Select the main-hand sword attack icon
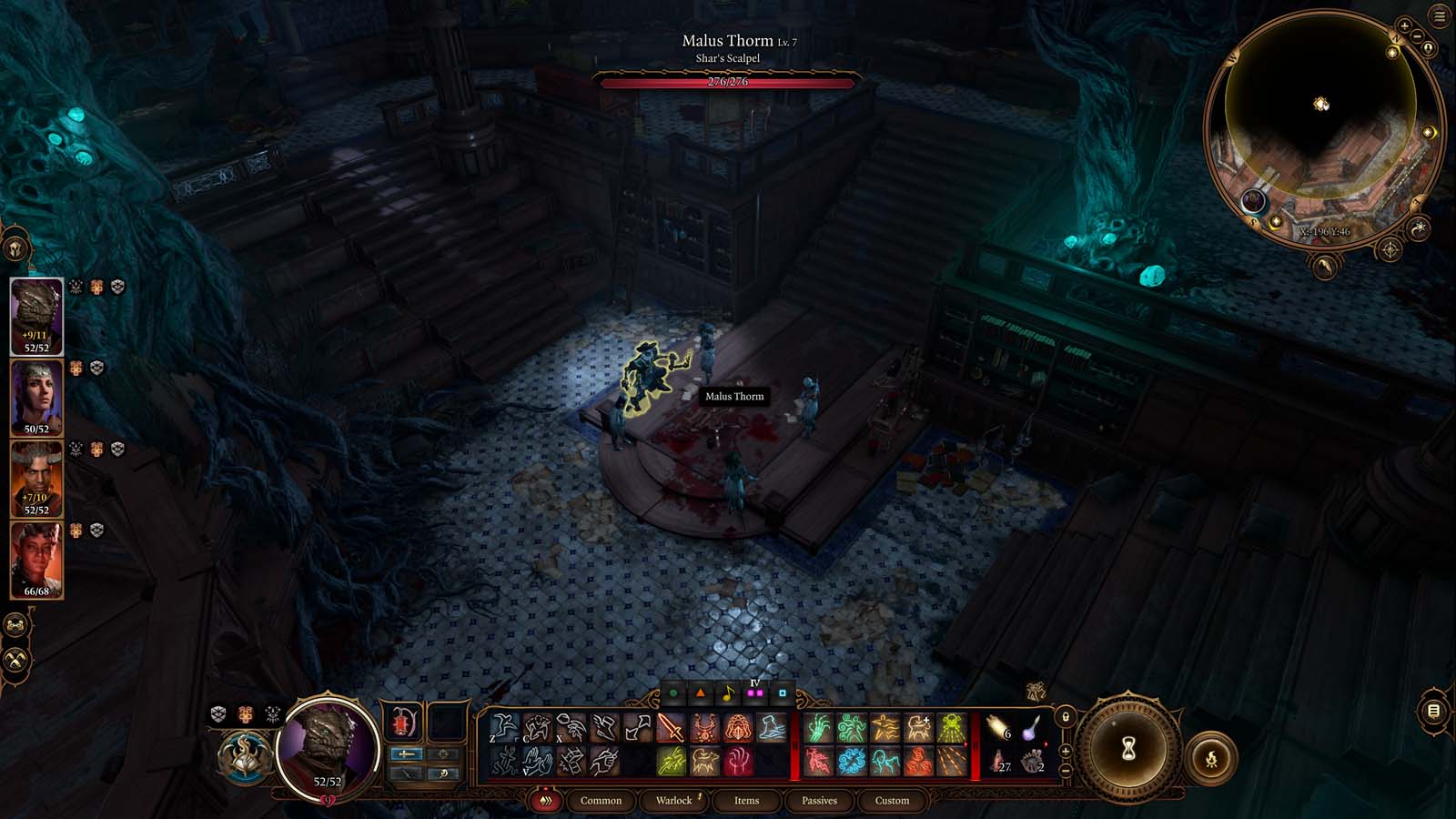 click(x=671, y=728)
